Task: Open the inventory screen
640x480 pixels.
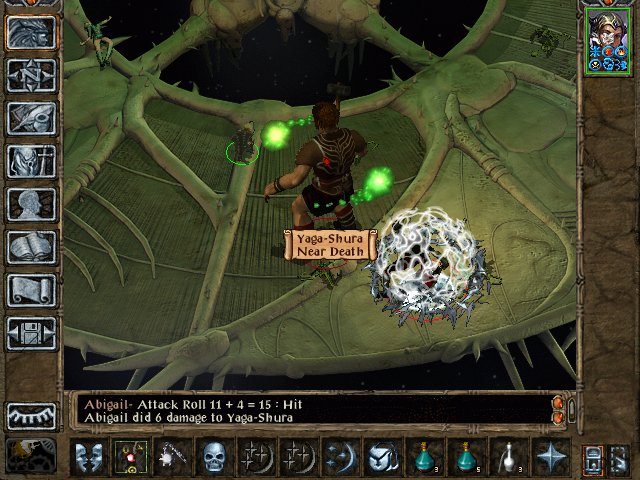Action: click(x=31, y=161)
